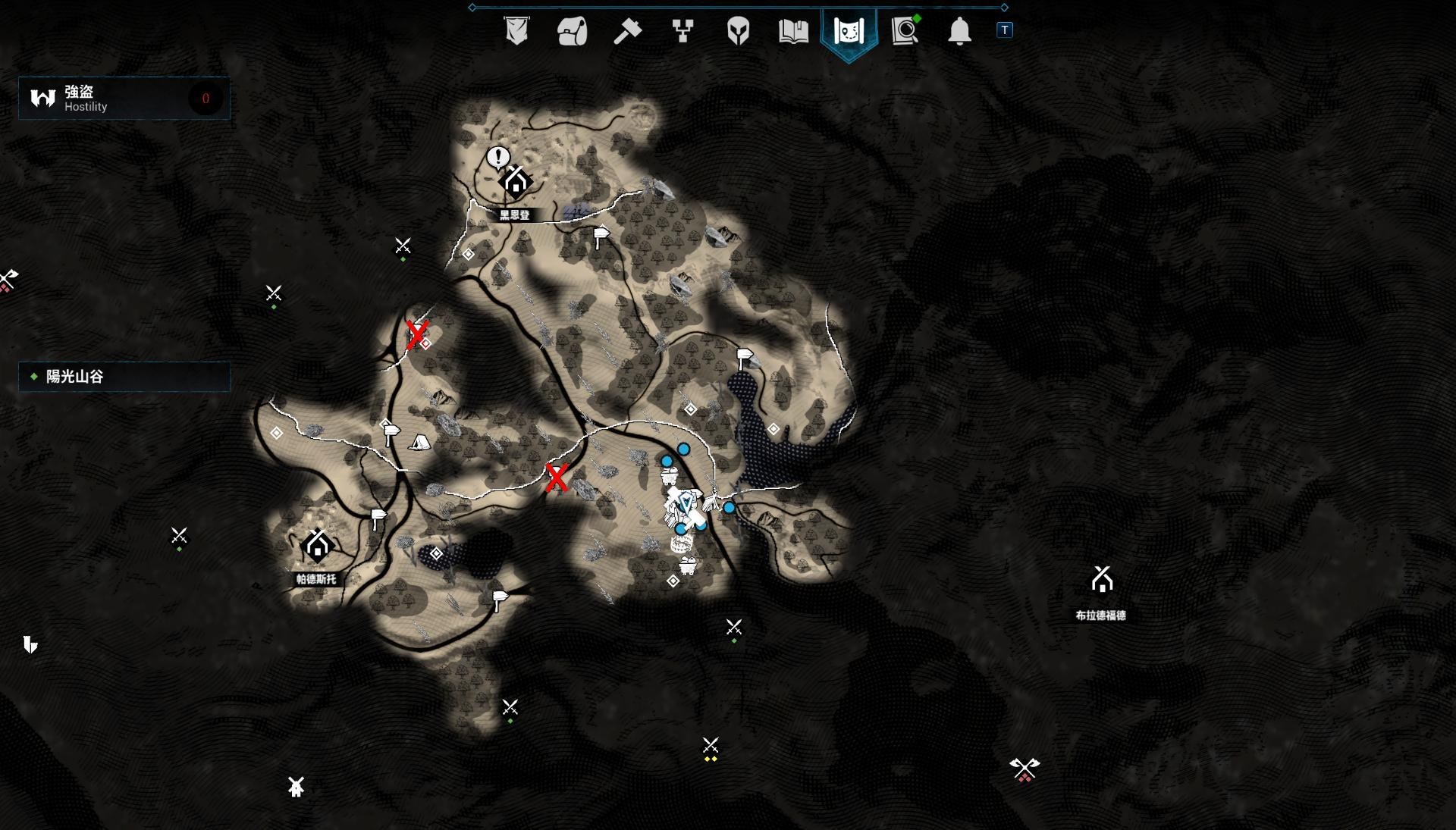Click the exclamation quest marker on the map
Image resolution: width=1456 pixels, height=830 pixels.
pos(498,157)
